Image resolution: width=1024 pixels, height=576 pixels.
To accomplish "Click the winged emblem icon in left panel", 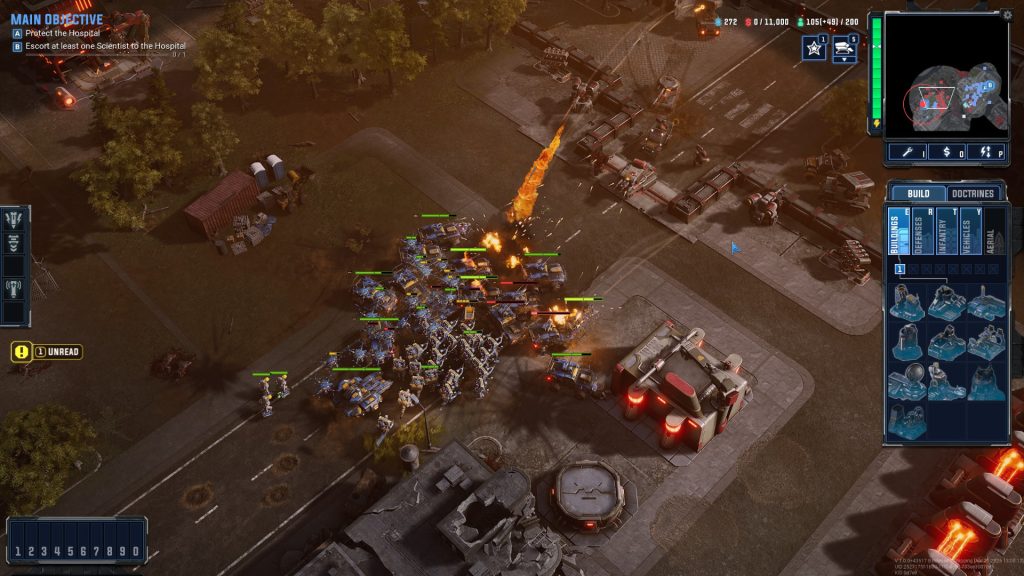I will pyautogui.click(x=15, y=221).
